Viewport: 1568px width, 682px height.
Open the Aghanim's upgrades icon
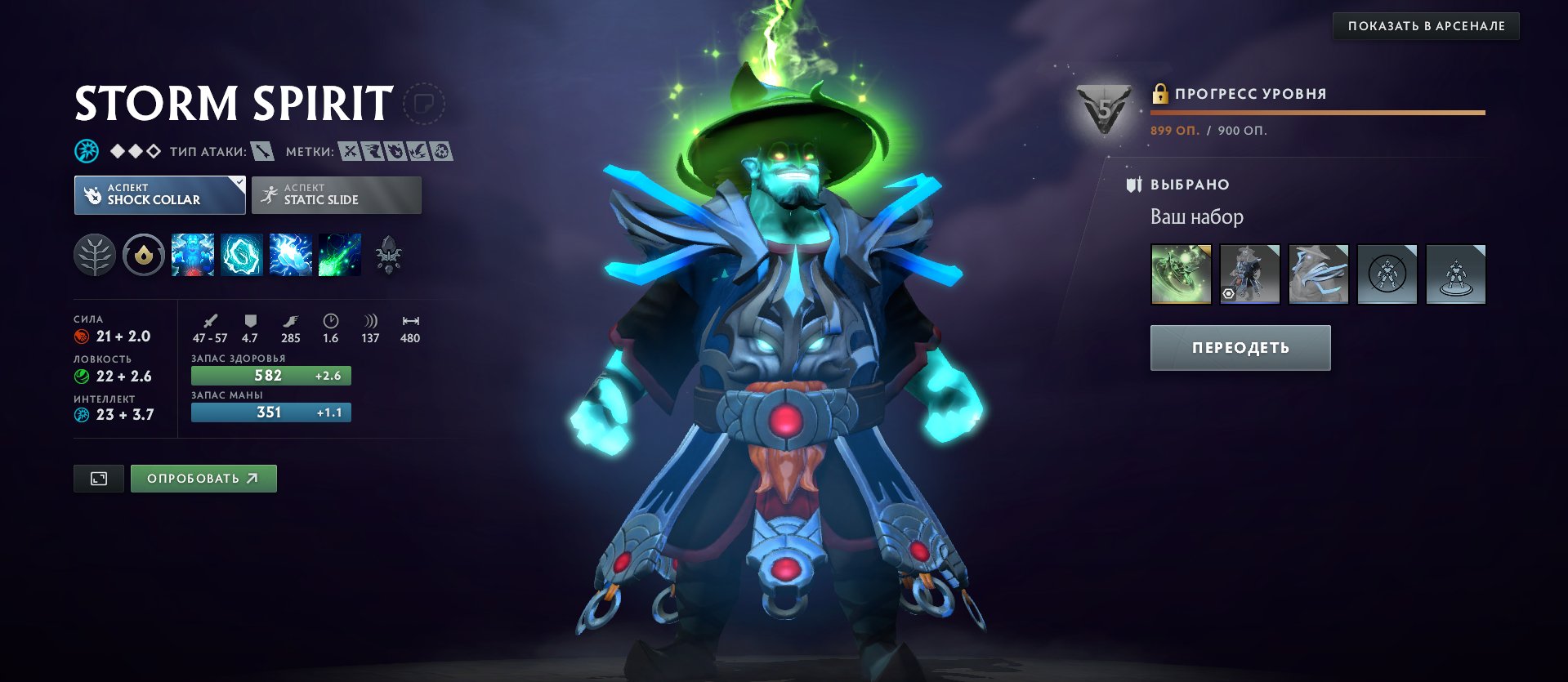(x=390, y=257)
